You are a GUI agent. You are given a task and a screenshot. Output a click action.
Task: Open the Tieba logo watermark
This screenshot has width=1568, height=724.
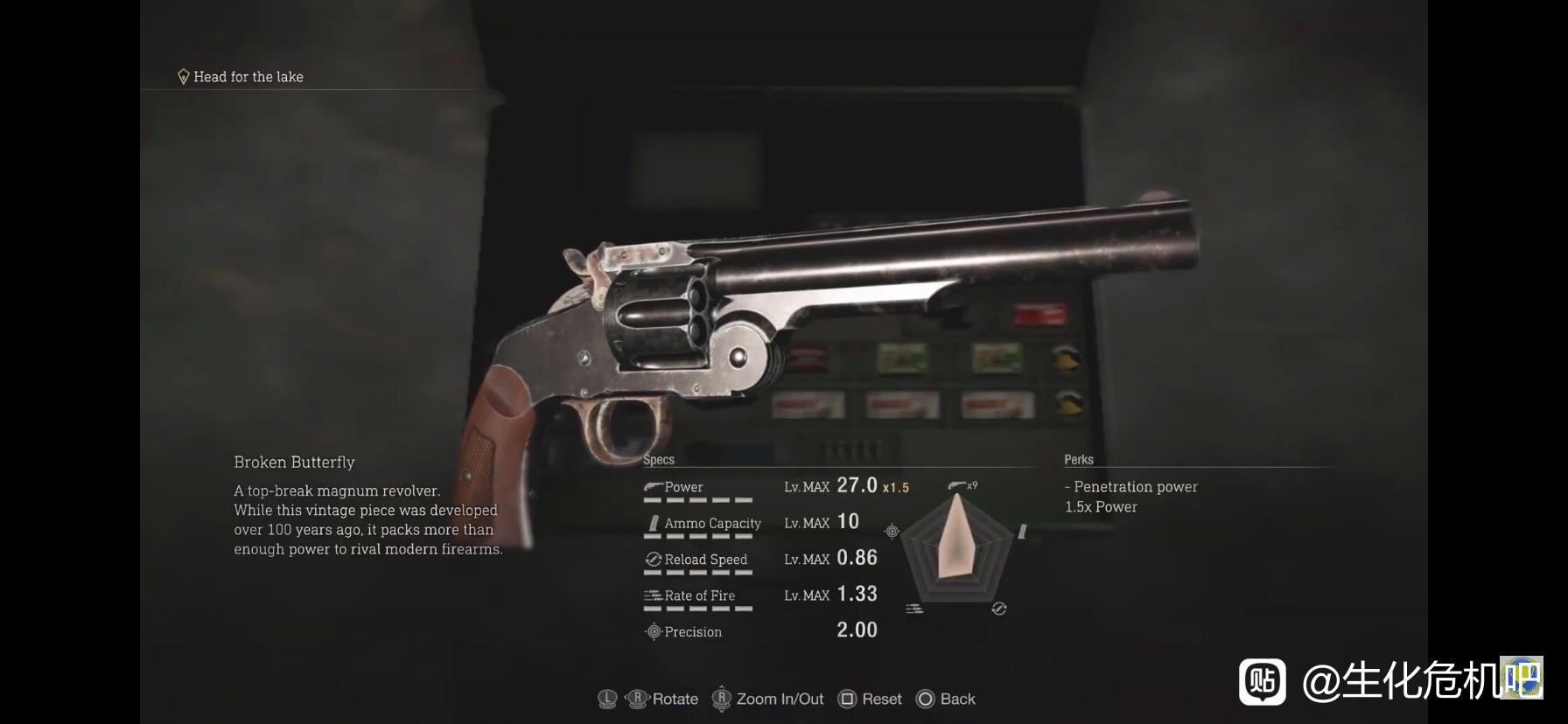click(1262, 681)
